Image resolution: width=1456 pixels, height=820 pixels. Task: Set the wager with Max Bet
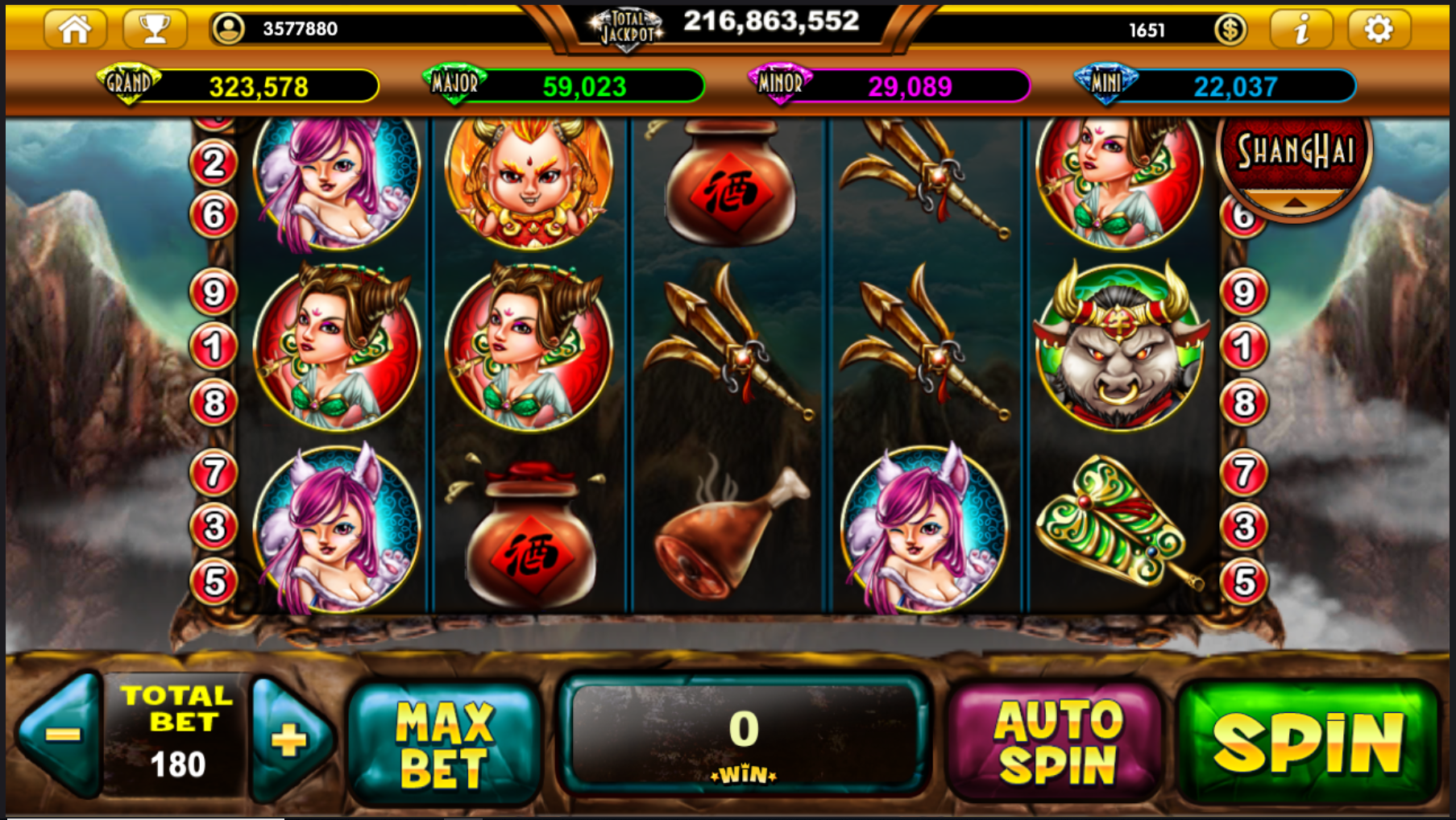pos(444,743)
